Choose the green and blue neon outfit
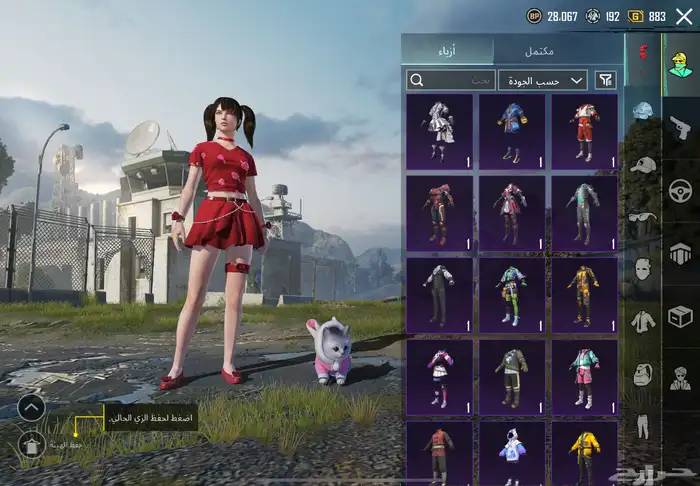 (512, 294)
